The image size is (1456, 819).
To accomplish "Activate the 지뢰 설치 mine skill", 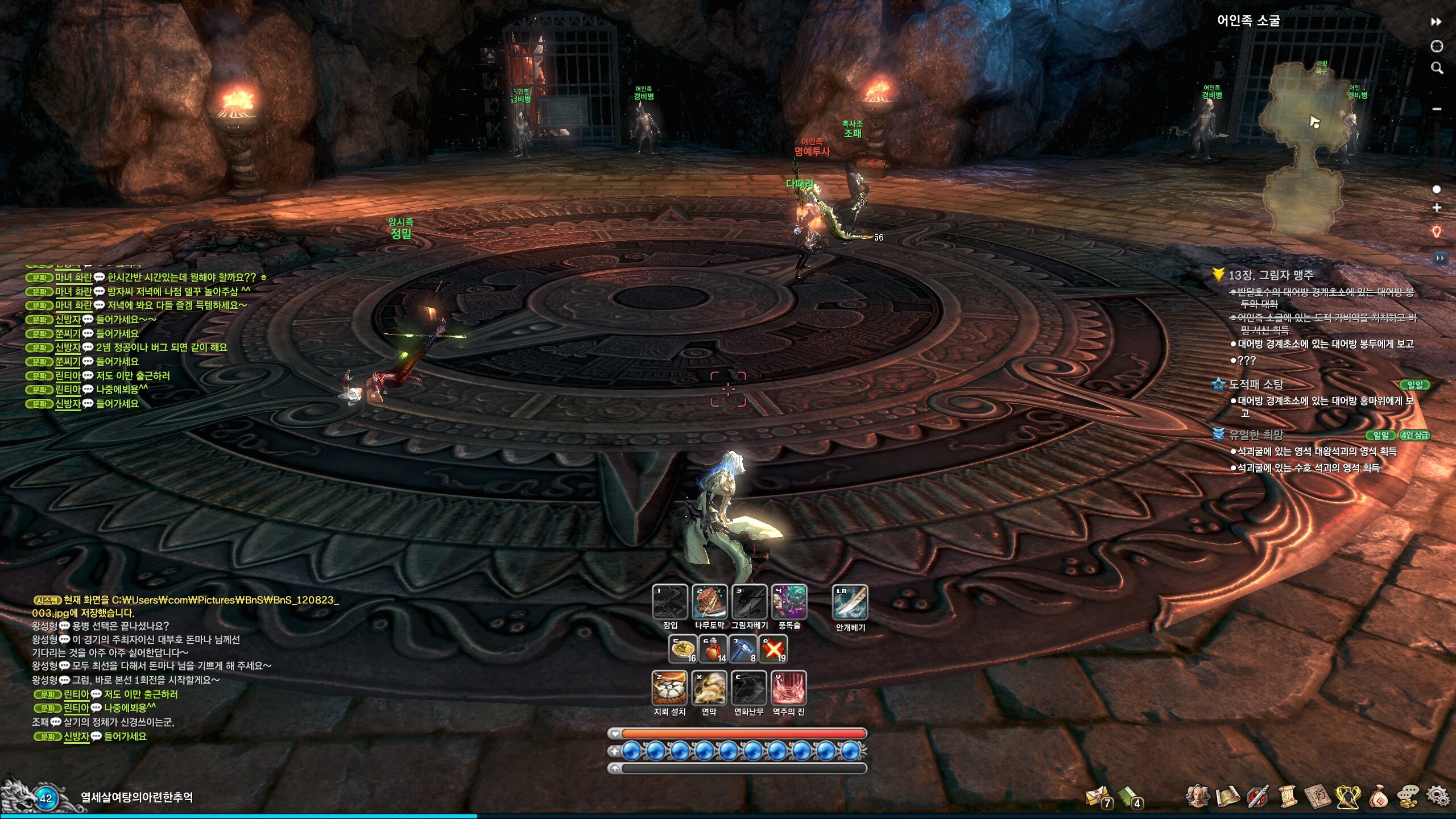I will pos(669,688).
